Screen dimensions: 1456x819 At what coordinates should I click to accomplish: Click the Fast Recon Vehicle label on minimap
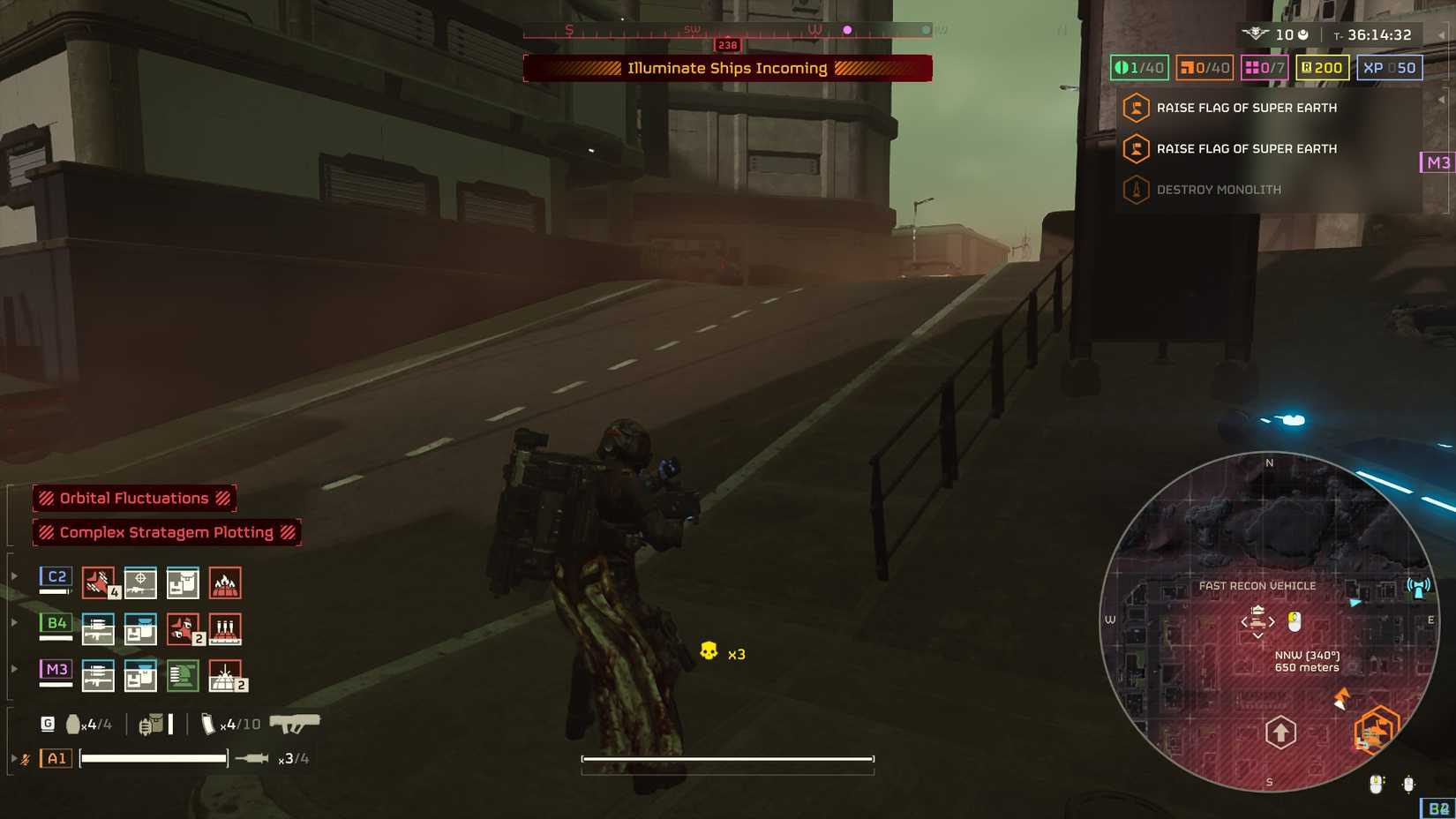pos(1257,585)
